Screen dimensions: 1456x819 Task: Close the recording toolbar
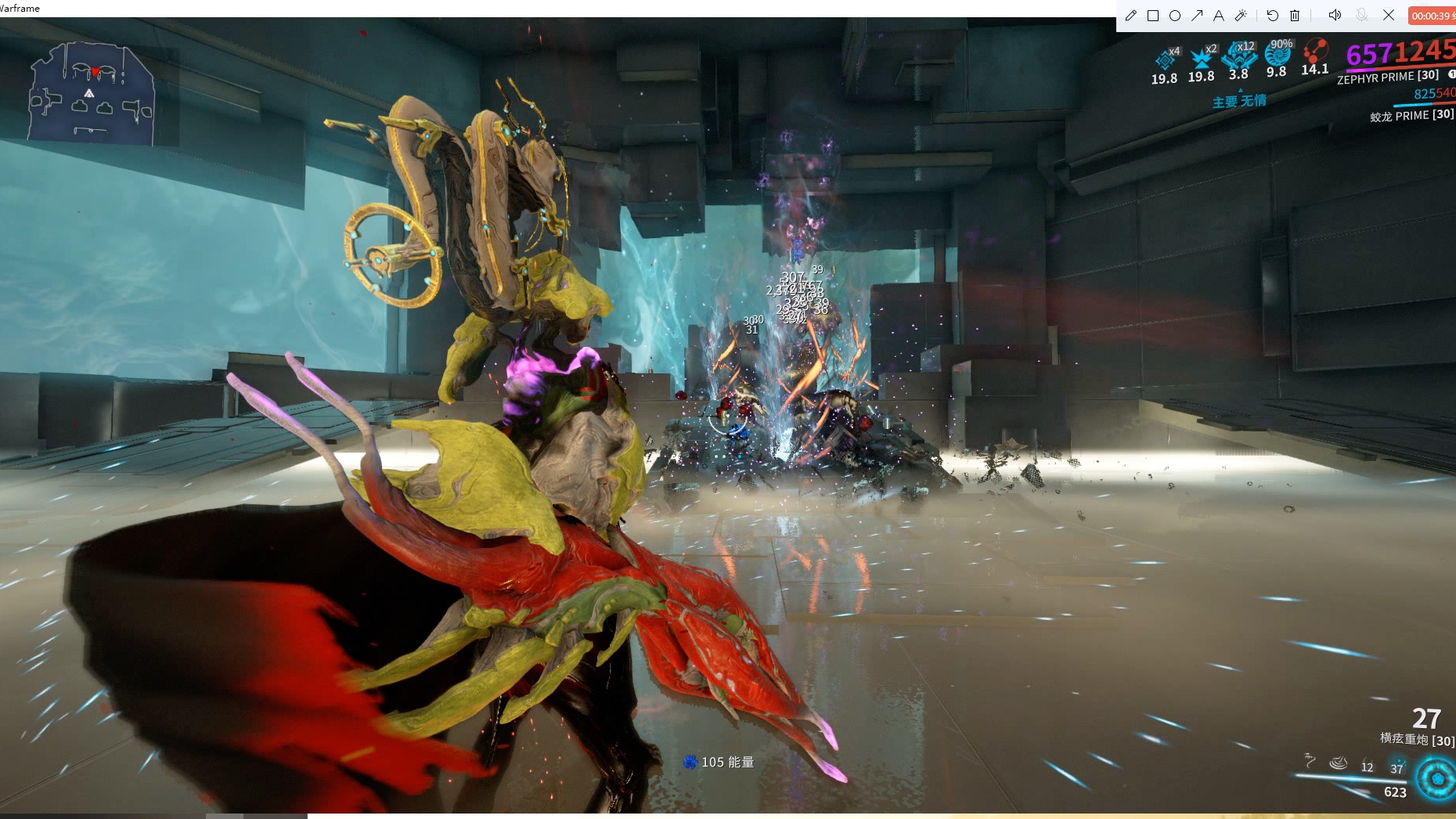(x=1389, y=15)
